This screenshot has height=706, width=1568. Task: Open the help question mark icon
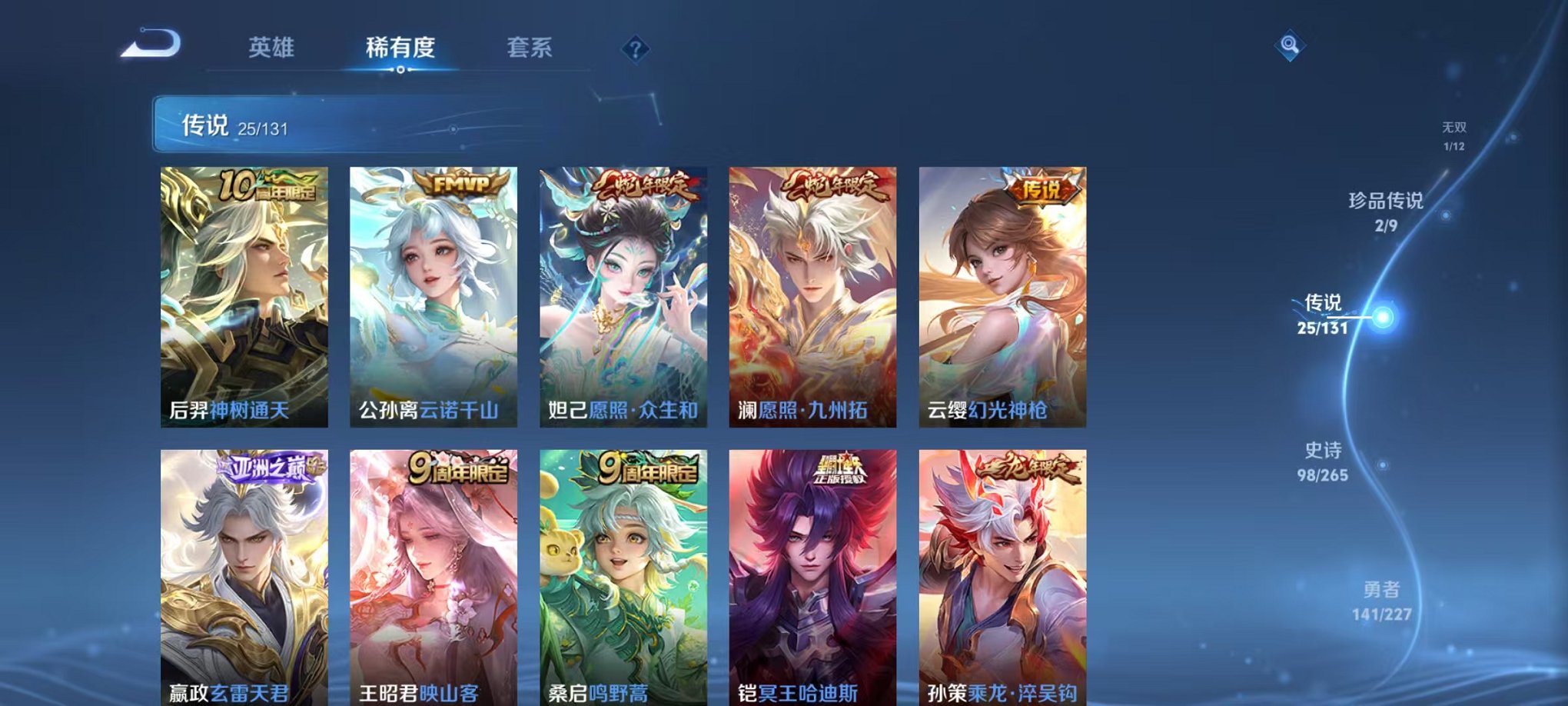tap(635, 49)
